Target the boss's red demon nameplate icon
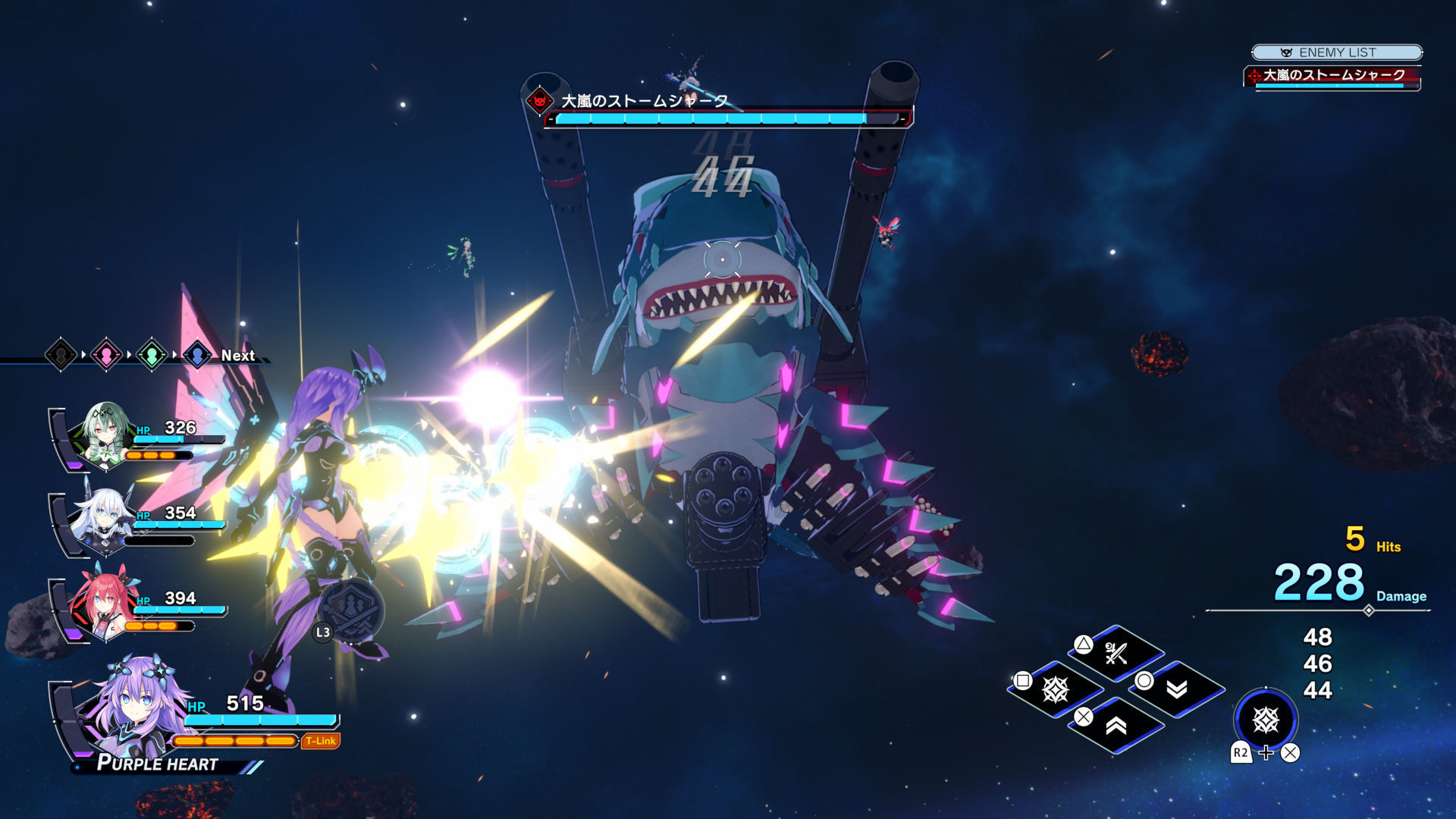Screen dimensions: 1456x819 540,101
